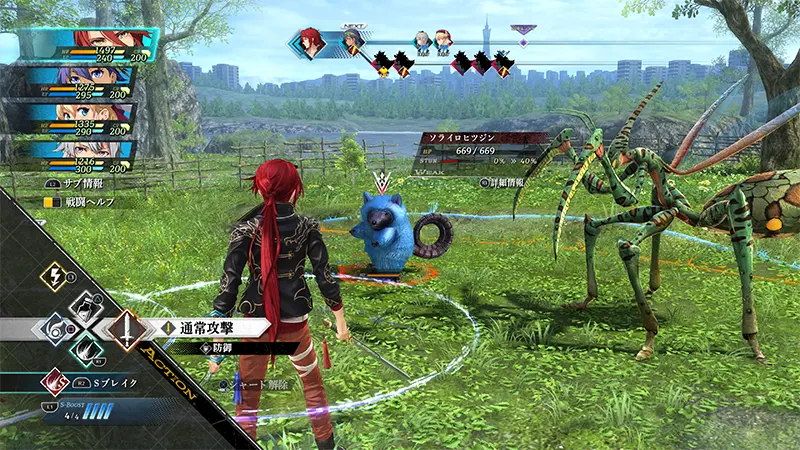The image size is (800, 450).
Task: Select the green slash command icon
Action: [x=85, y=350]
